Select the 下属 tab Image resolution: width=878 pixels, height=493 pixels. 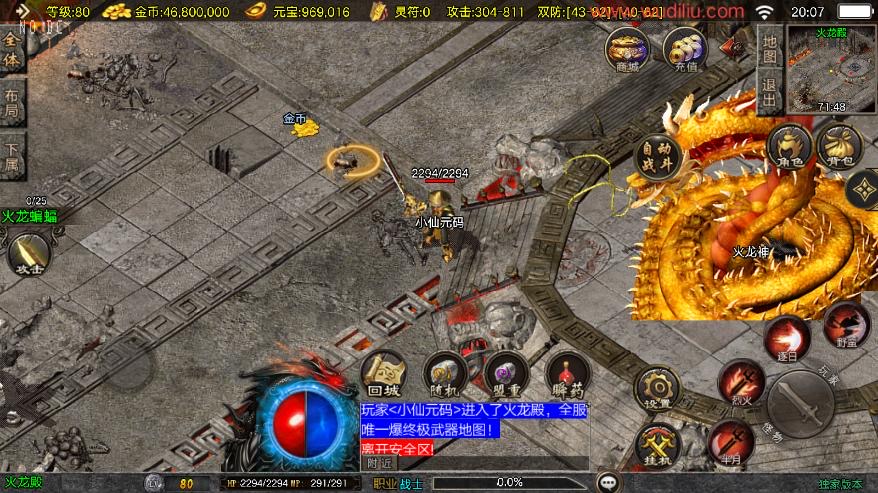click(x=12, y=153)
